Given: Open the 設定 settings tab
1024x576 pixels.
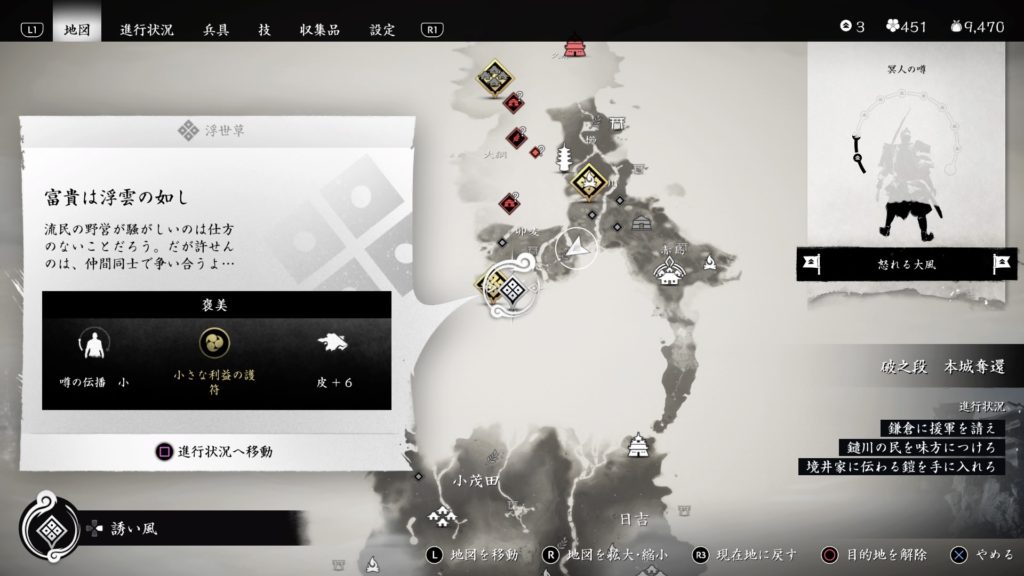Looking at the screenshot, I should click(382, 29).
